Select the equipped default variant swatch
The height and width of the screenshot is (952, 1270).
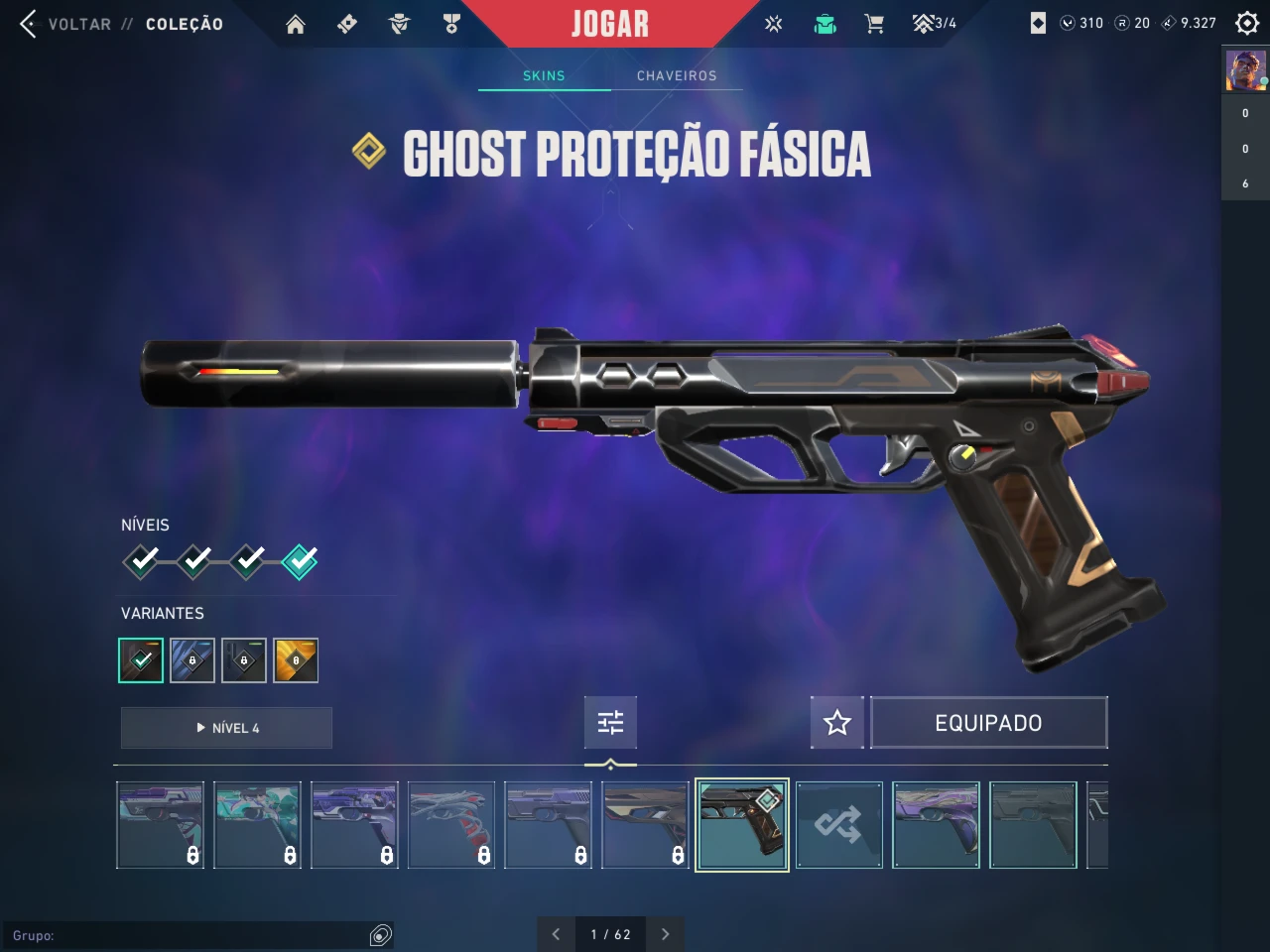[x=141, y=660]
